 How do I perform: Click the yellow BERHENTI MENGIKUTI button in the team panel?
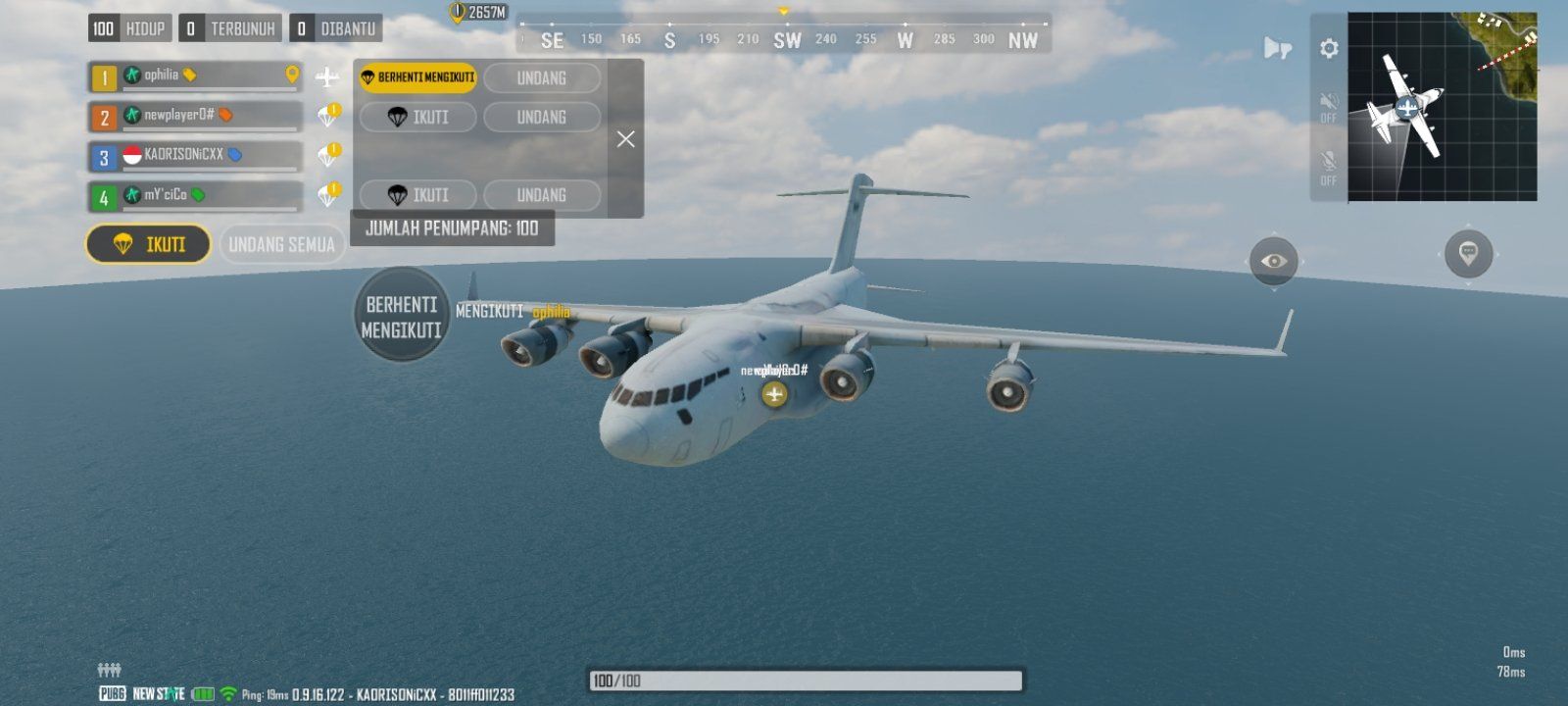click(x=417, y=77)
